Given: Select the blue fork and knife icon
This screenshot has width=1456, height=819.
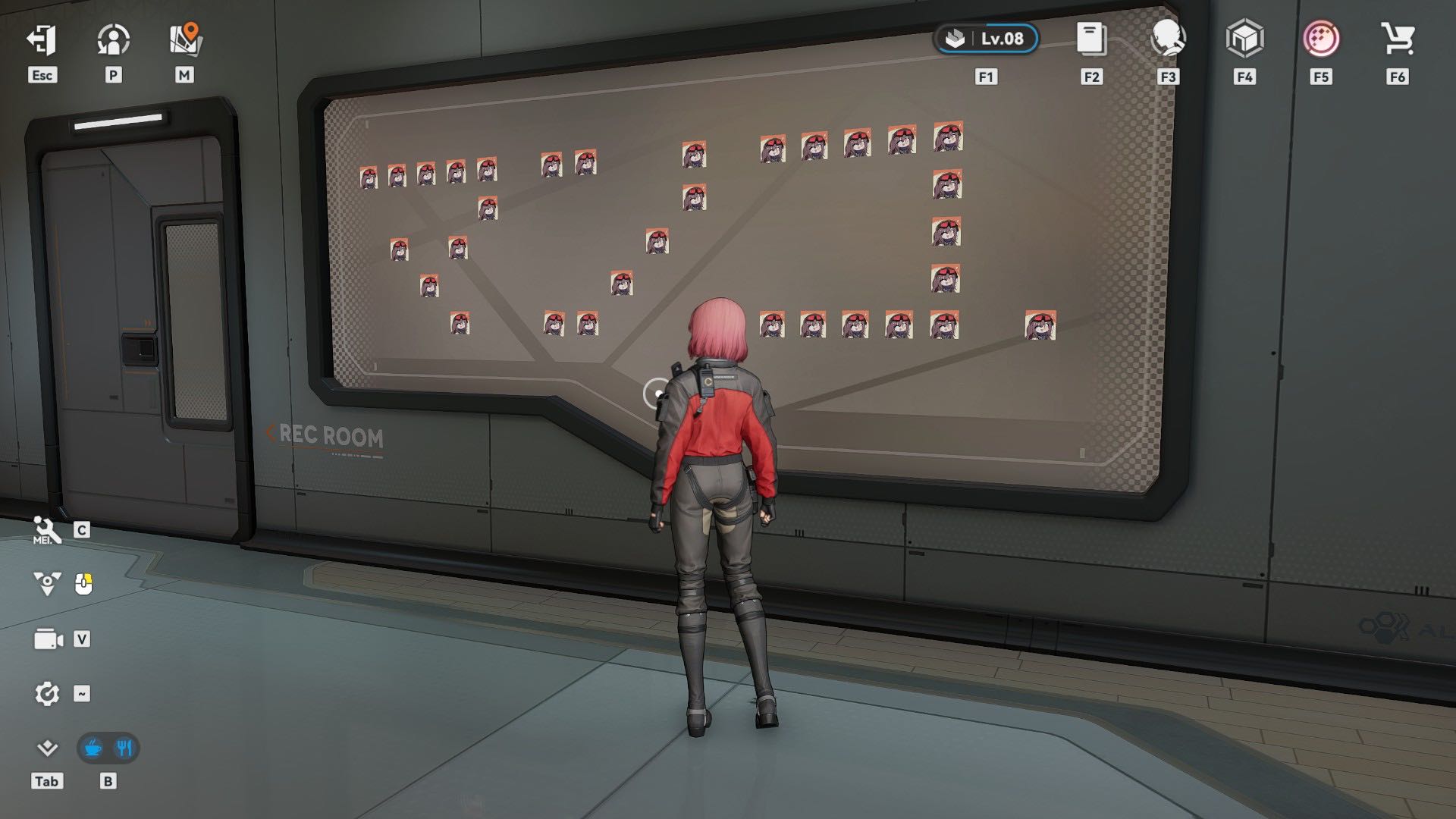Looking at the screenshot, I should pyautogui.click(x=124, y=748).
